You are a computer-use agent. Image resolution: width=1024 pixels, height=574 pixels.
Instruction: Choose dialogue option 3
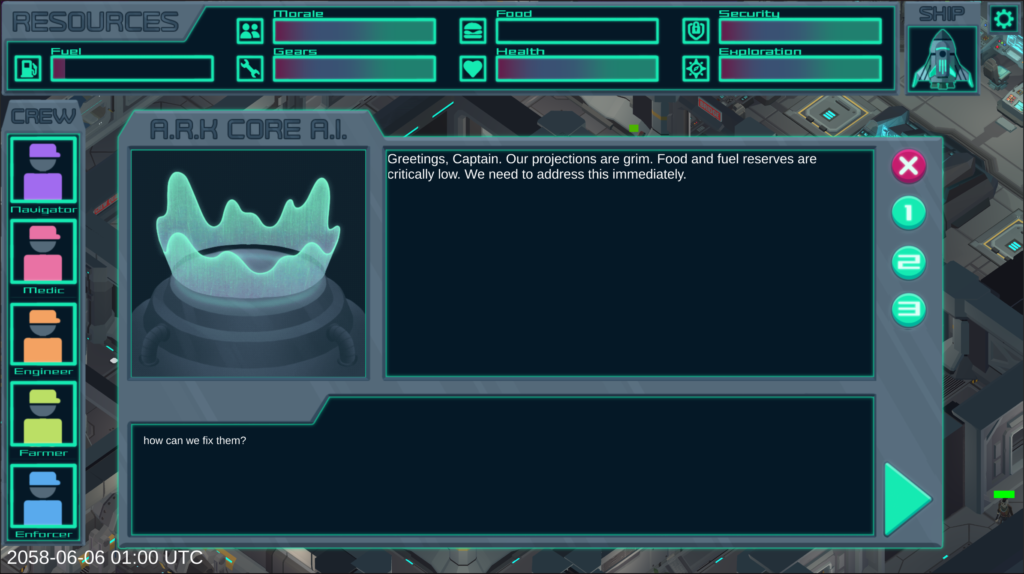click(x=908, y=310)
